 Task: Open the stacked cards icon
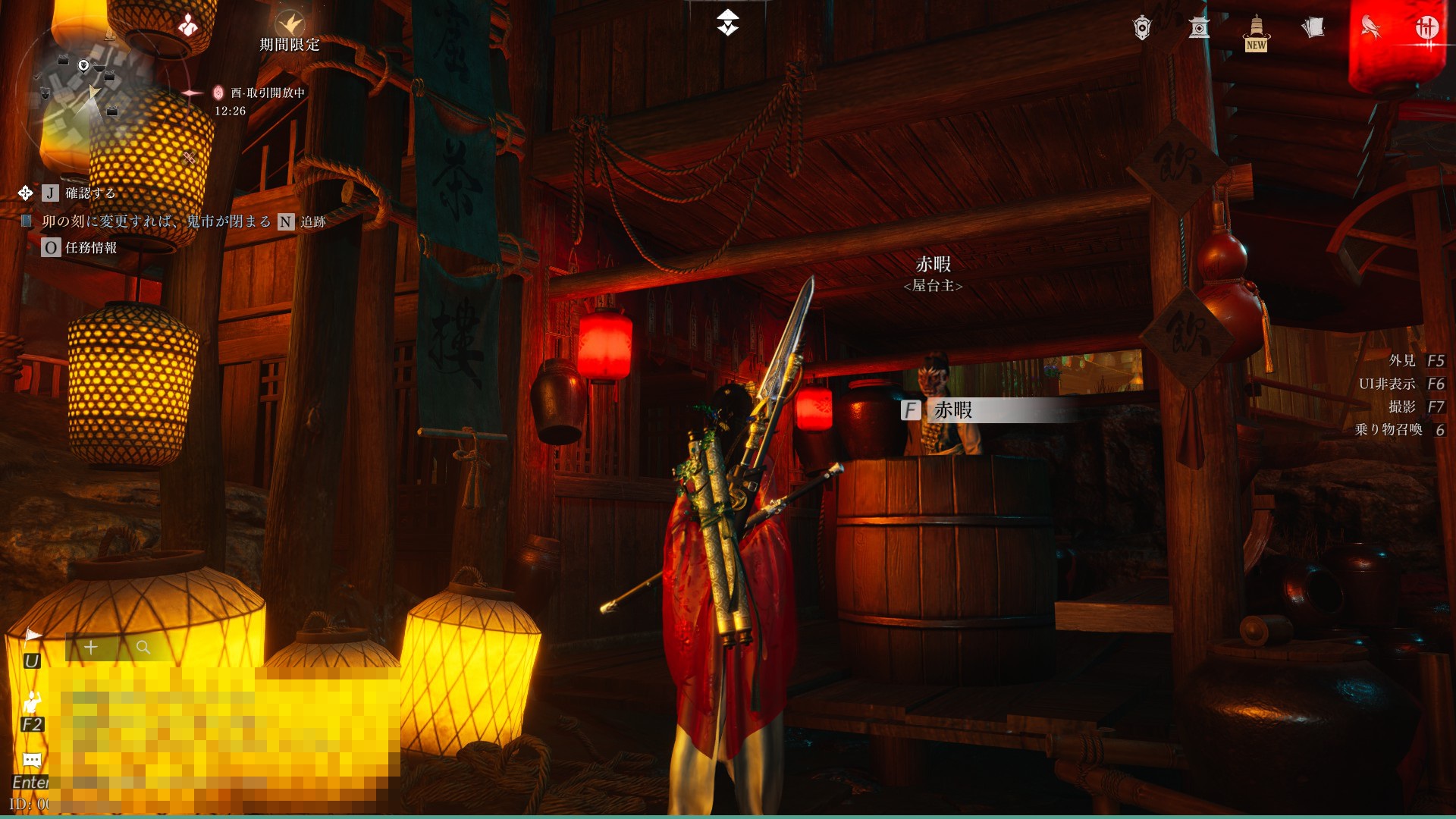(1313, 28)
